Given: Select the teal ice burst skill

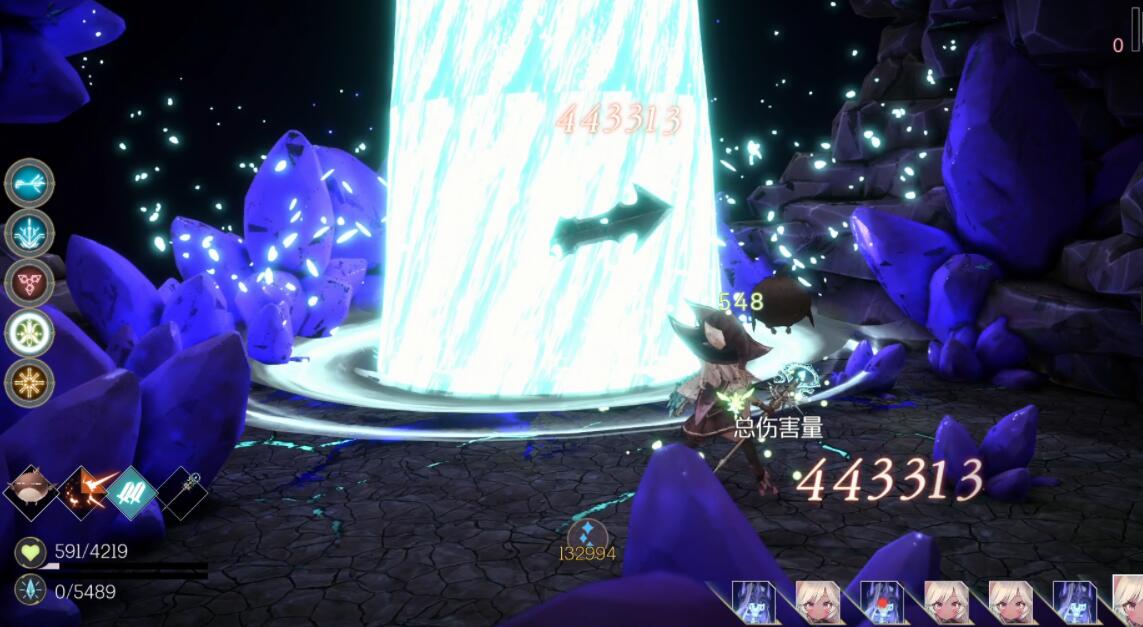Looking at the screenshot, I should [29, 233].
